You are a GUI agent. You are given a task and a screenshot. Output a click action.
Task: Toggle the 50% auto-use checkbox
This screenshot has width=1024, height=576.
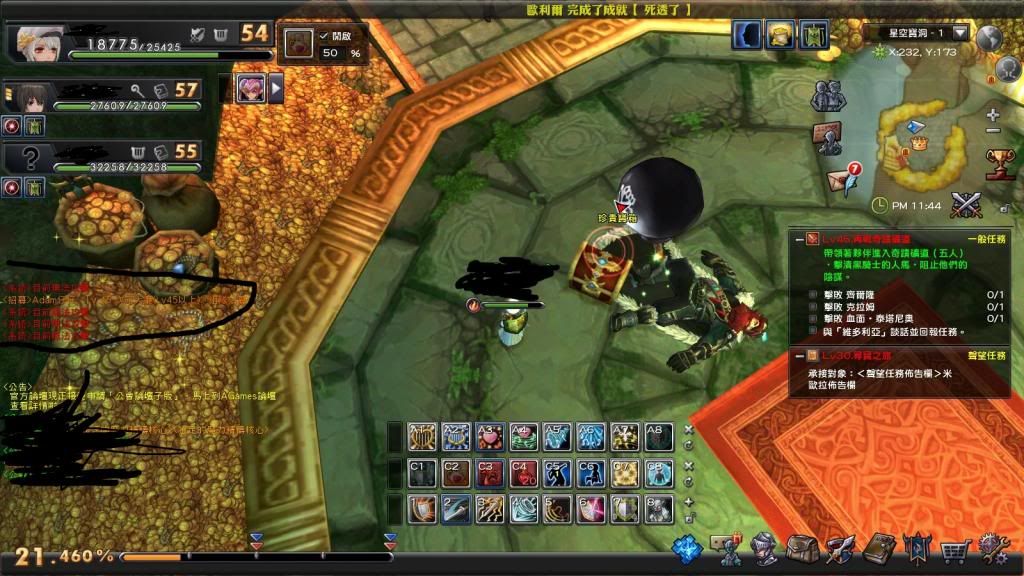[x=325, y=36]
